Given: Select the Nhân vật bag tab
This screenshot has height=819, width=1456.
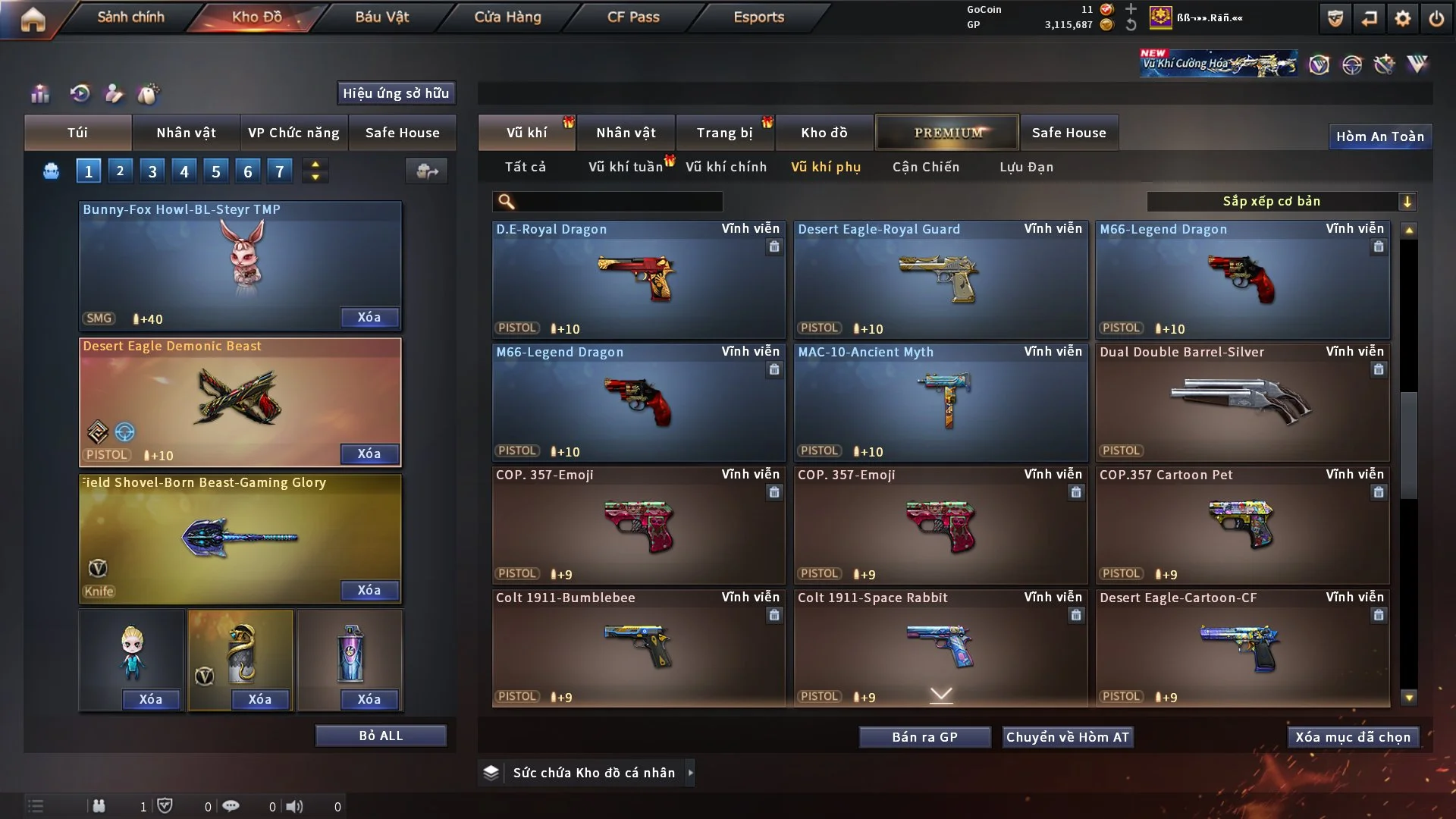Looking at the screenshot, I should (186, 133).
